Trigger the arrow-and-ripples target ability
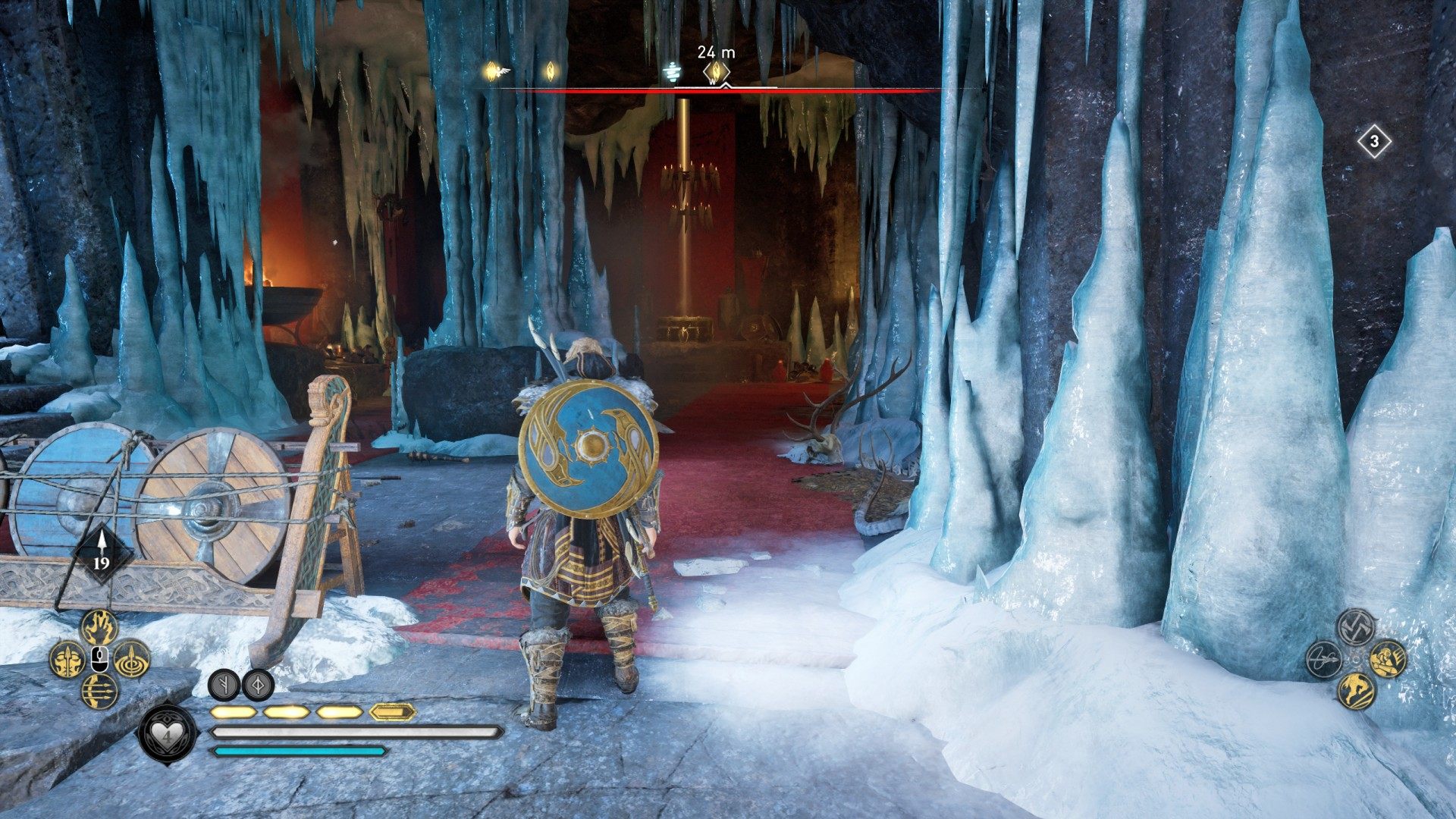The width and height of the screenshot is (1456, 819). 132,658
